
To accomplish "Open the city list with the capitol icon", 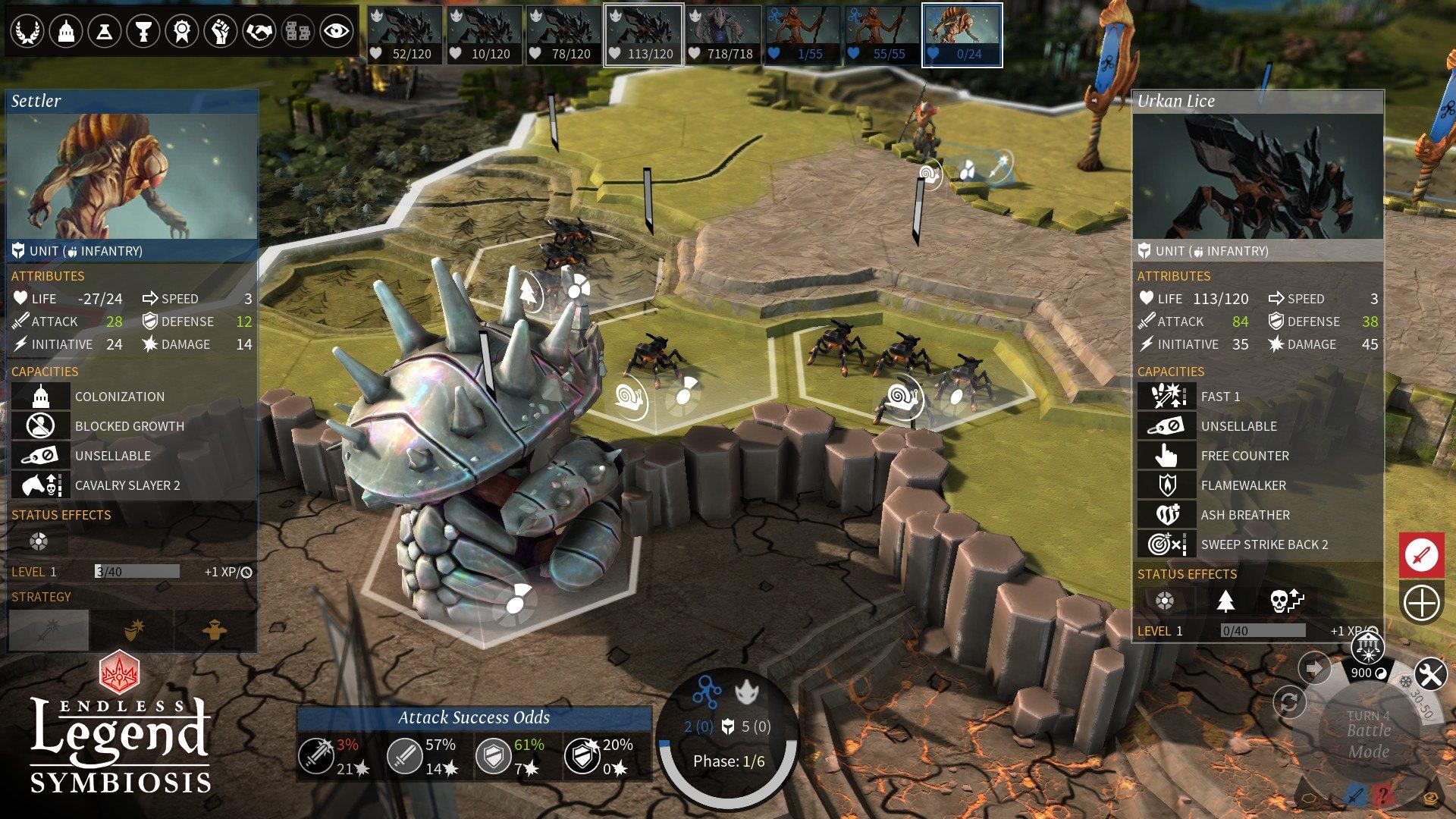I will [67, 30].
